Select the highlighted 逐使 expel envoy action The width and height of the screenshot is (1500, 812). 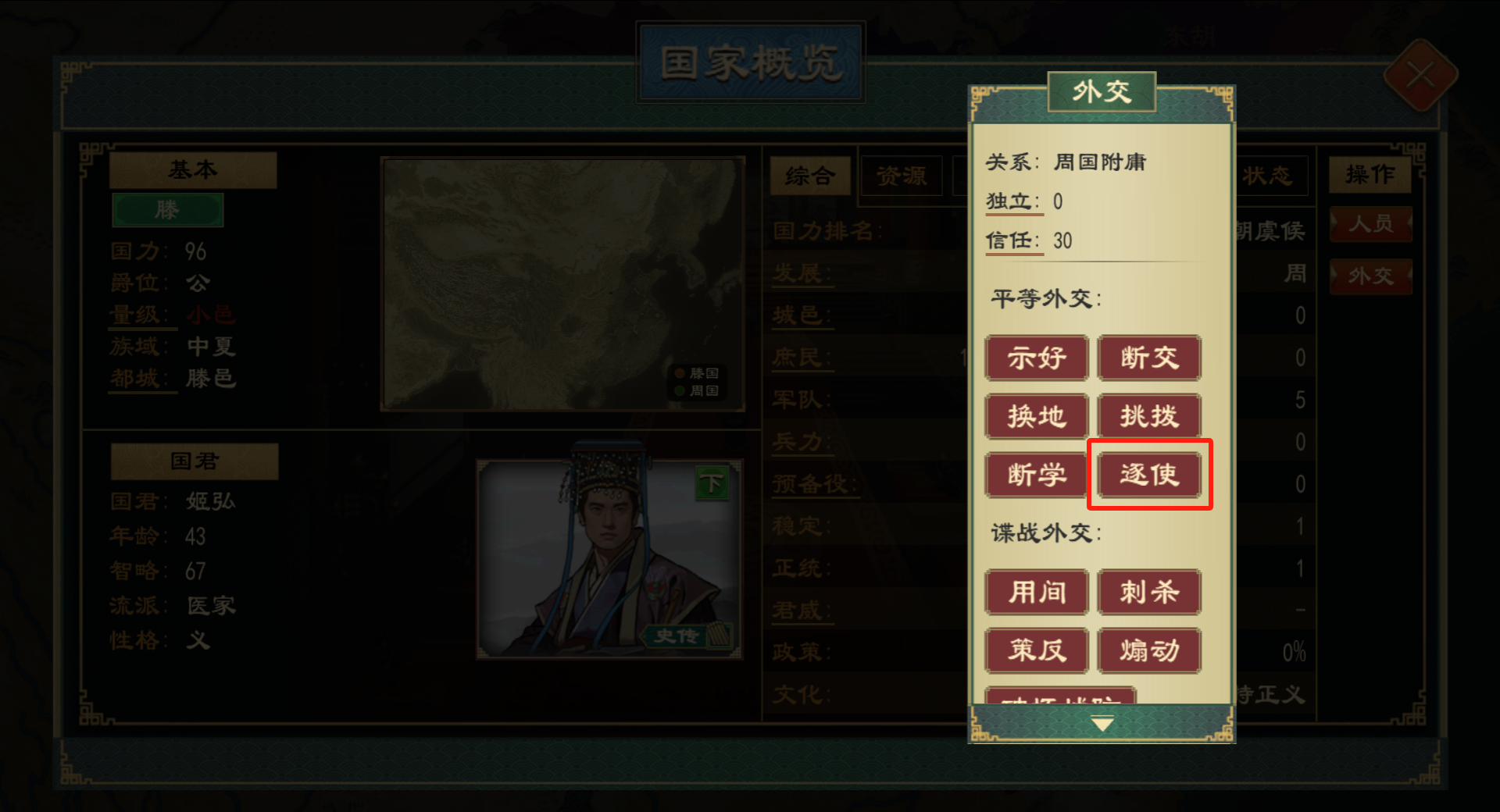(1149, 474)
